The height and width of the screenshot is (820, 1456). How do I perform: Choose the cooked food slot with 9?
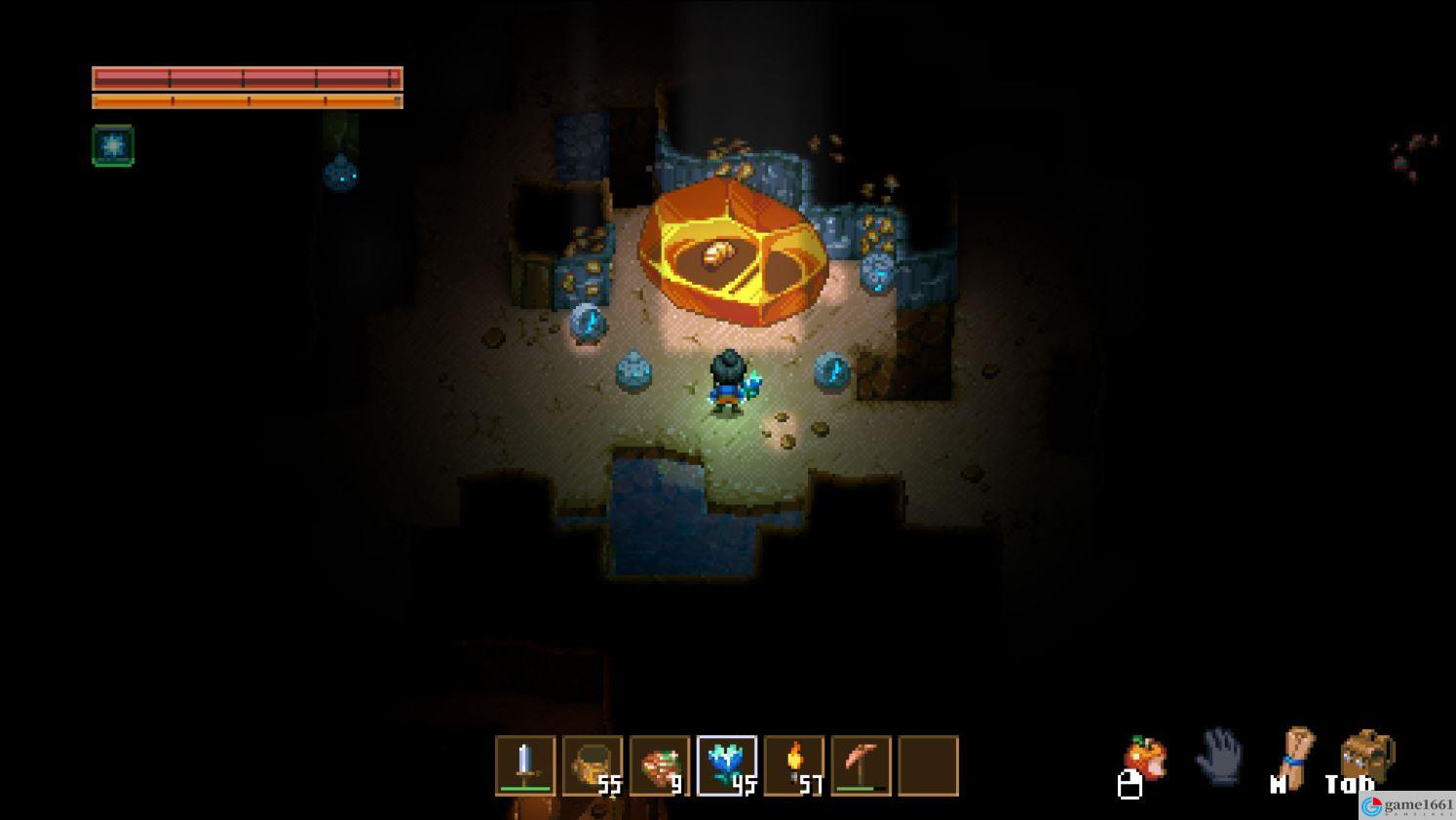(660, 765)
